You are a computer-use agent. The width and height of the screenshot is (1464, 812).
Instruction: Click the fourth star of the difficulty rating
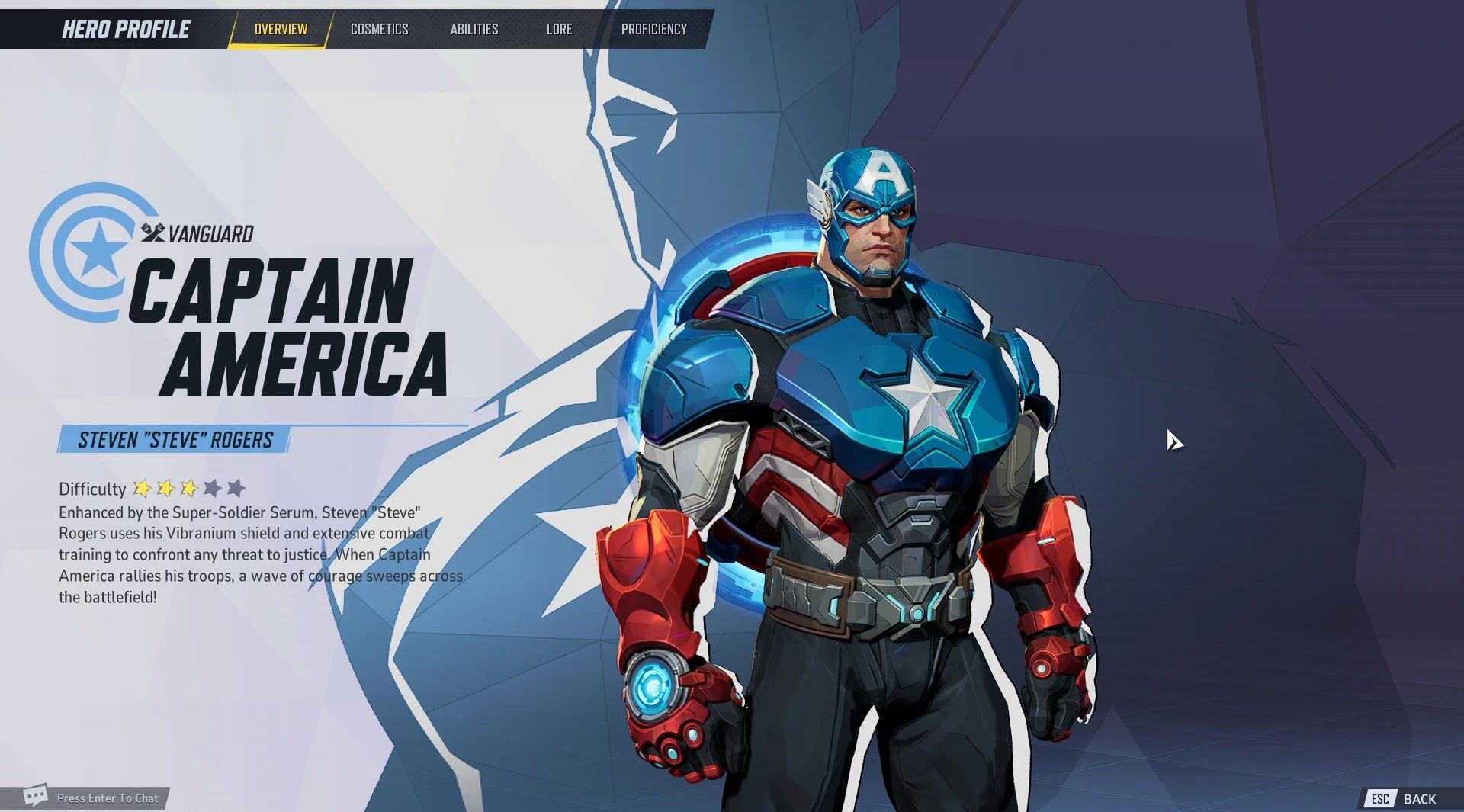pos(213,489)
